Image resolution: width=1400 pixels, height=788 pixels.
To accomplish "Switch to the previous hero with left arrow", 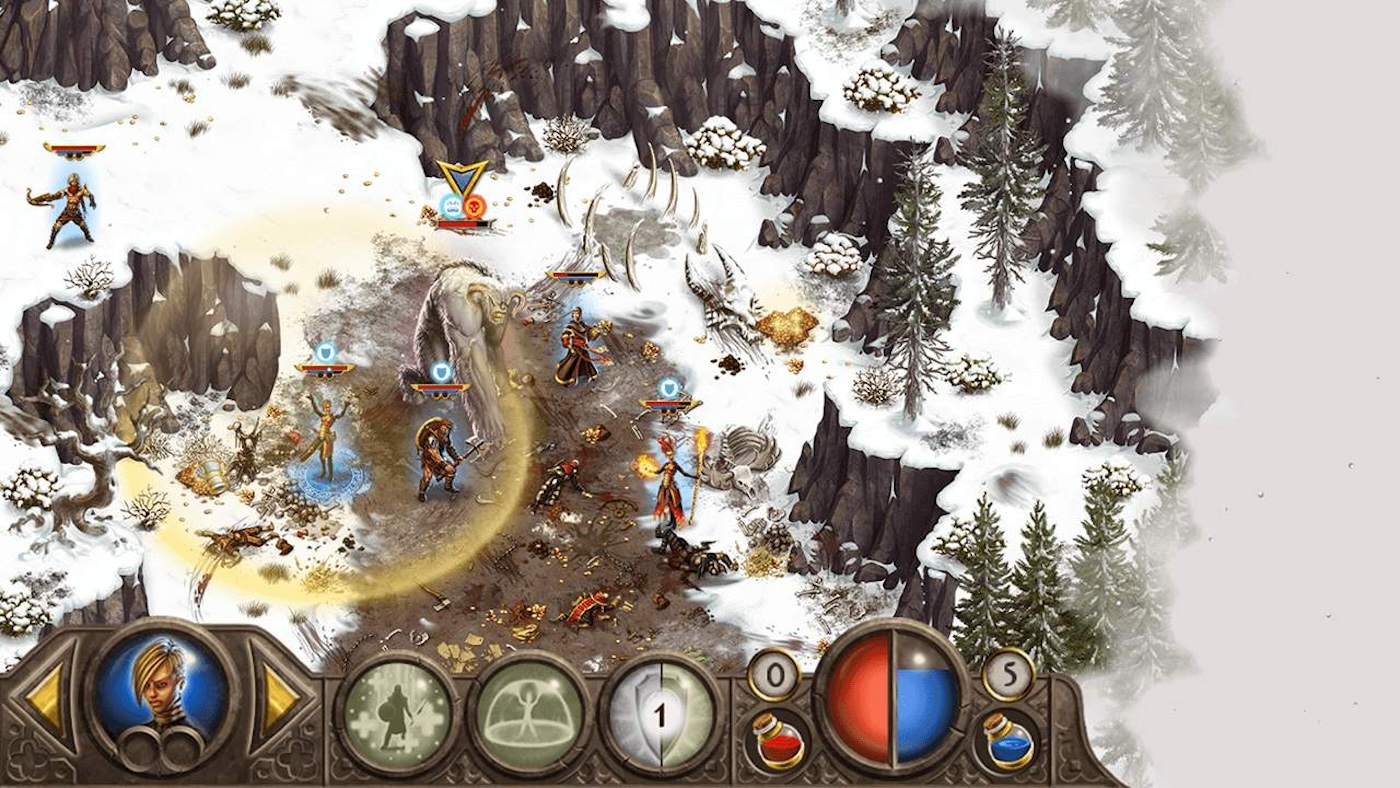I will [x=46, y=700].
